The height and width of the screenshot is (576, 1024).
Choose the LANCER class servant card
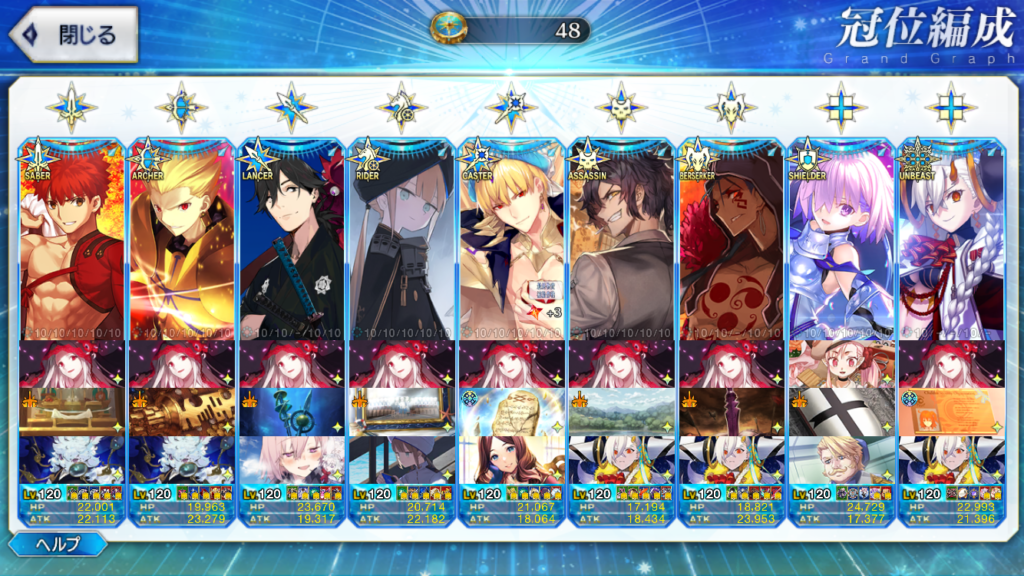292,240
